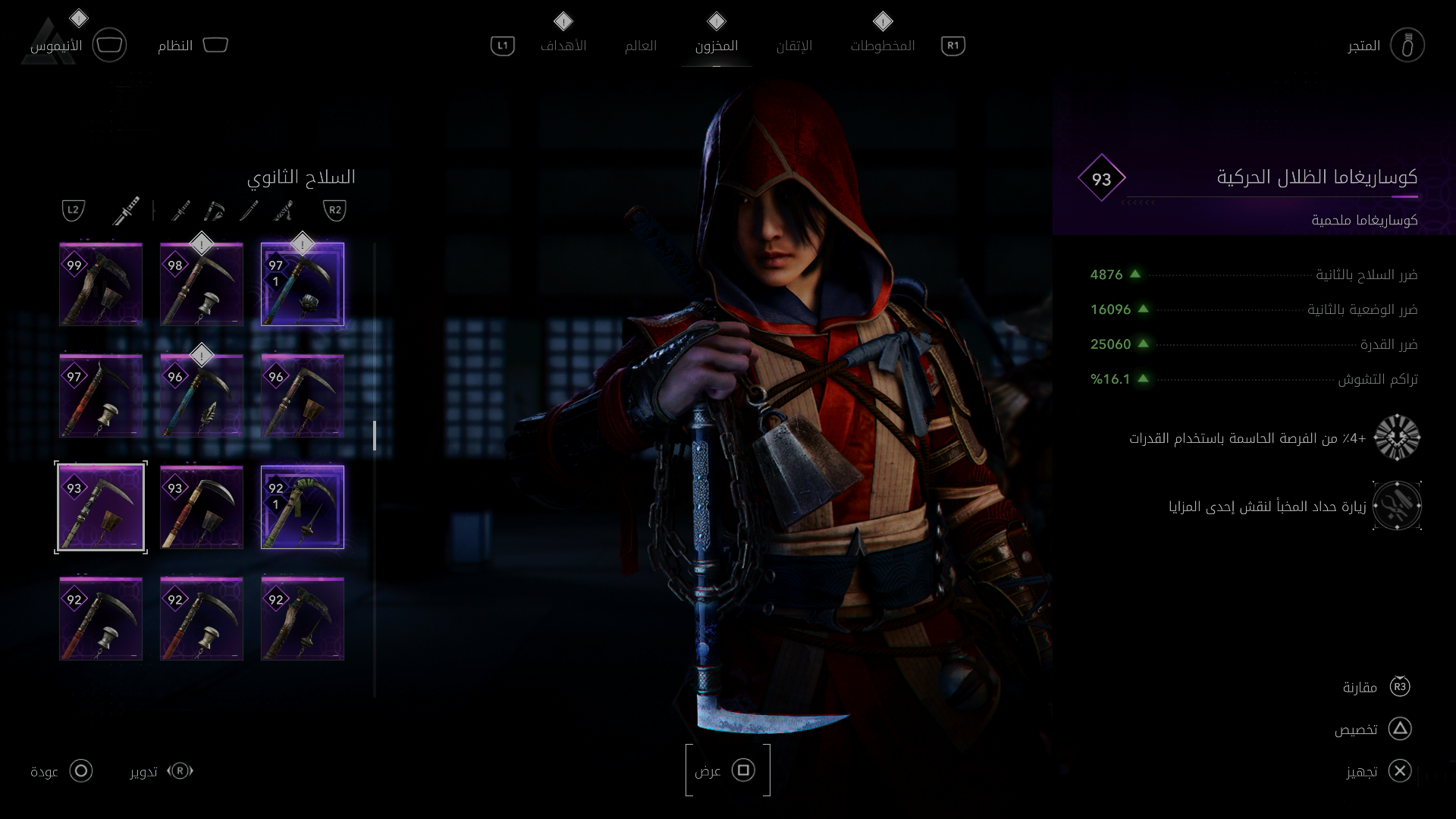Select the blue-highlighted level 97 kusarigama

click(x=303, y=284)
